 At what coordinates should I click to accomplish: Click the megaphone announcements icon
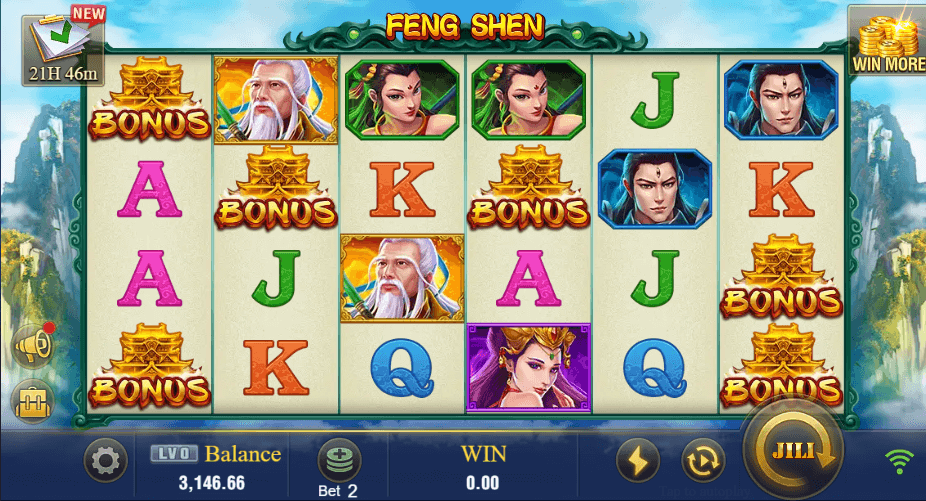coord(32,346)
